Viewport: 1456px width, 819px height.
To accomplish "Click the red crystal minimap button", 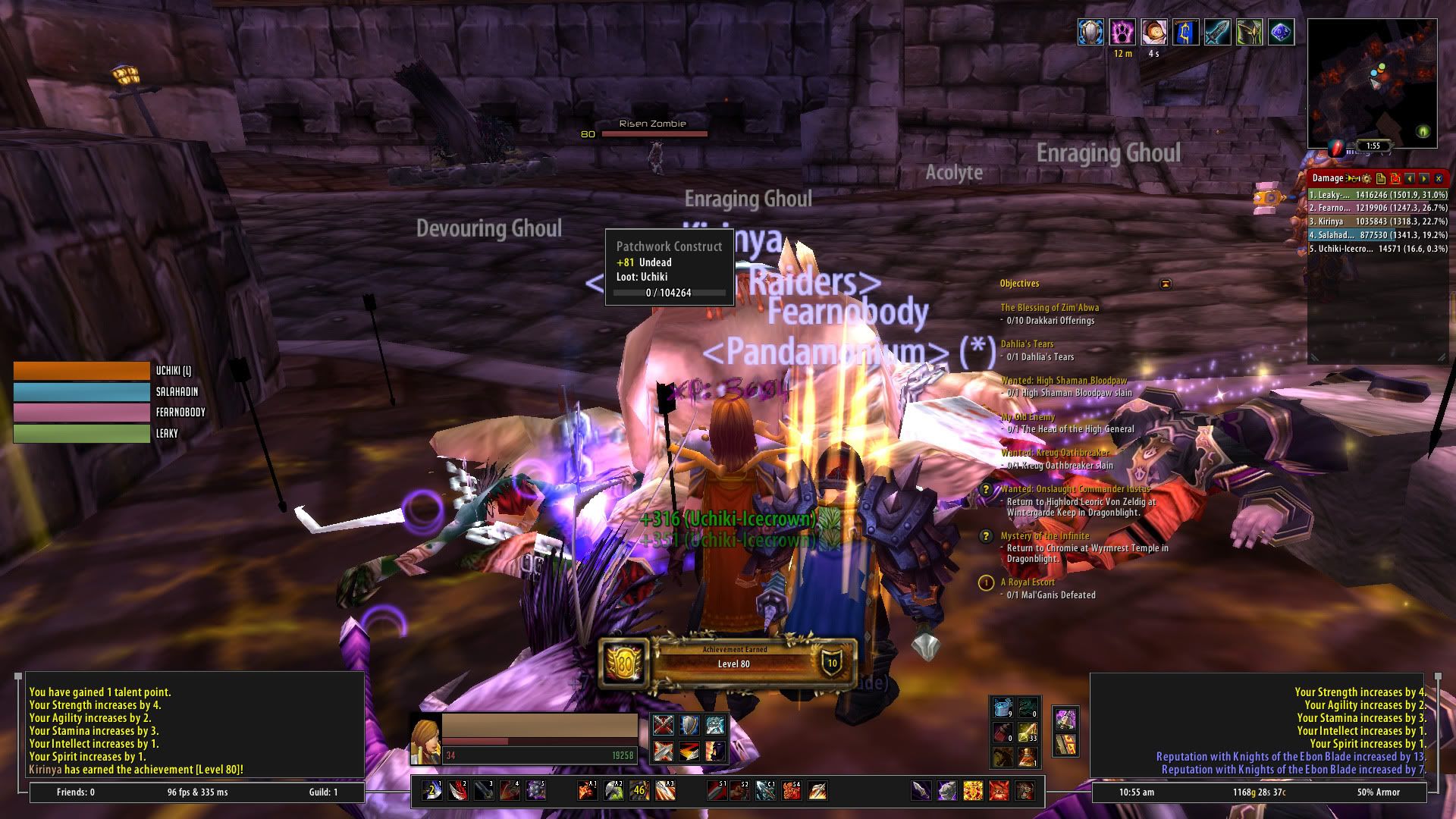I will 1337,147.
